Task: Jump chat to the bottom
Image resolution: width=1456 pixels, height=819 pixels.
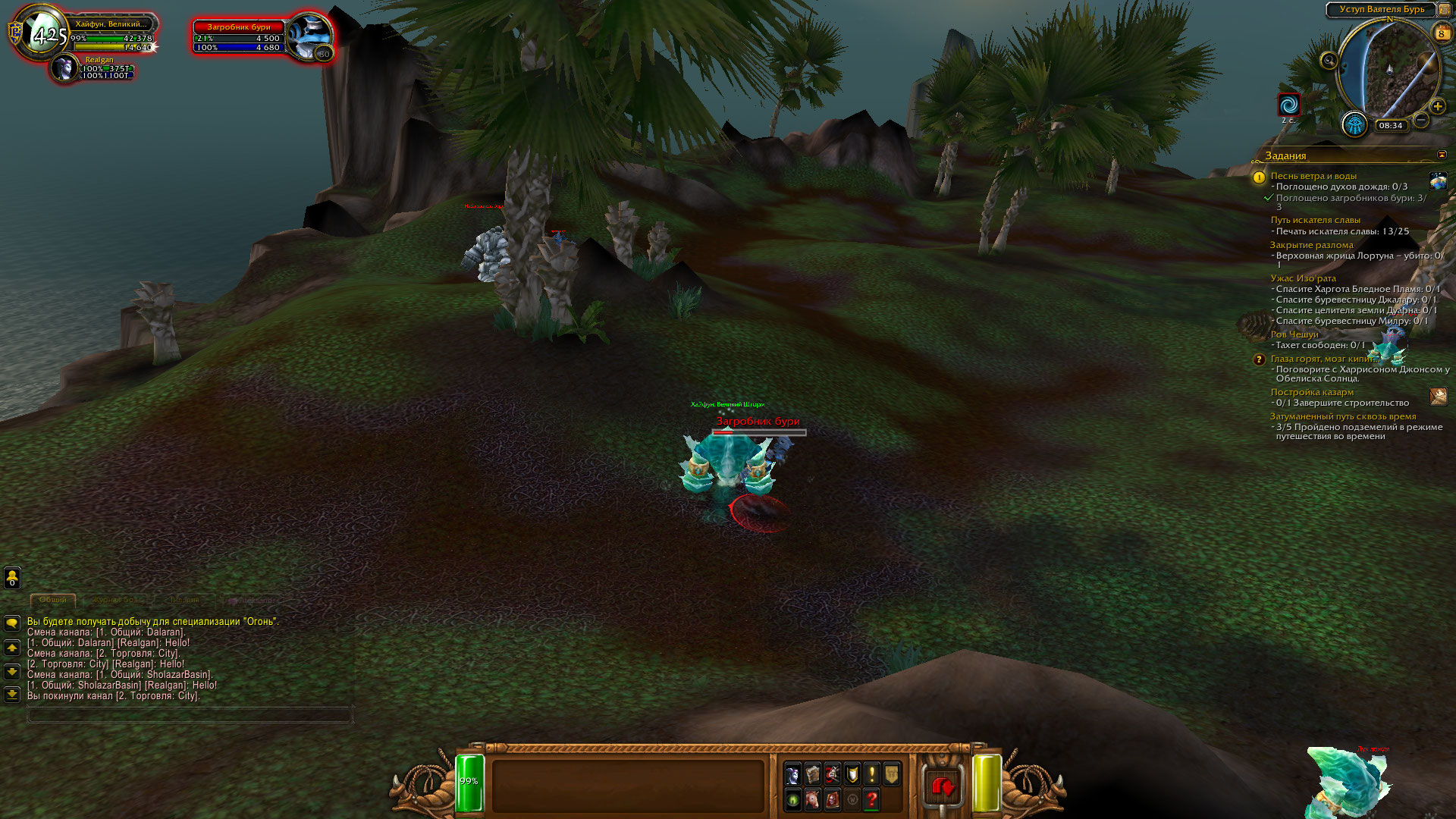Action: click(12, 694)
